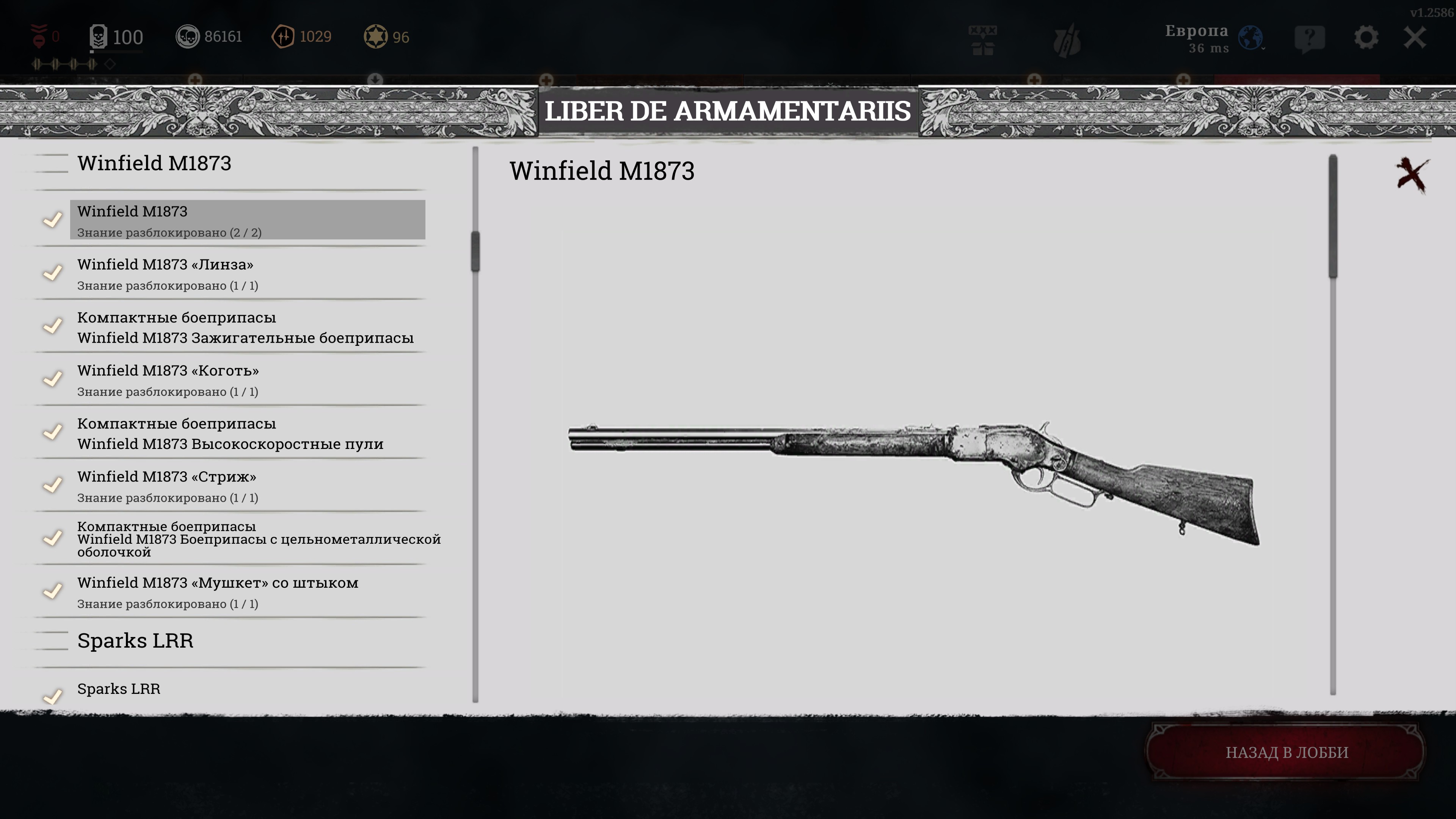This screenshot has height=819, width=1456.
Task: Open Winfield M1873 «Мушкет» со штыком
Action: [x=247, y=592]
